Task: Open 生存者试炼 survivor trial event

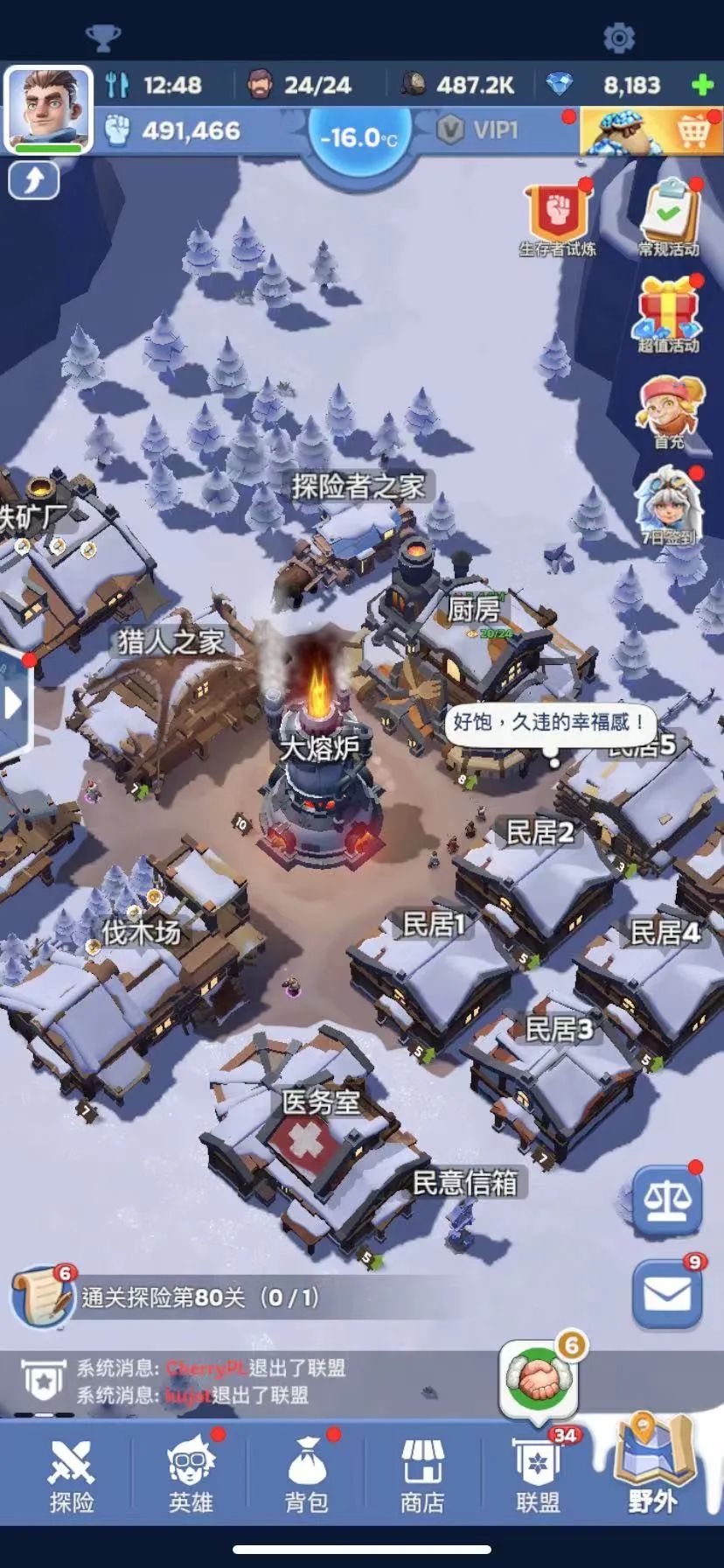Action: point(558,220)
